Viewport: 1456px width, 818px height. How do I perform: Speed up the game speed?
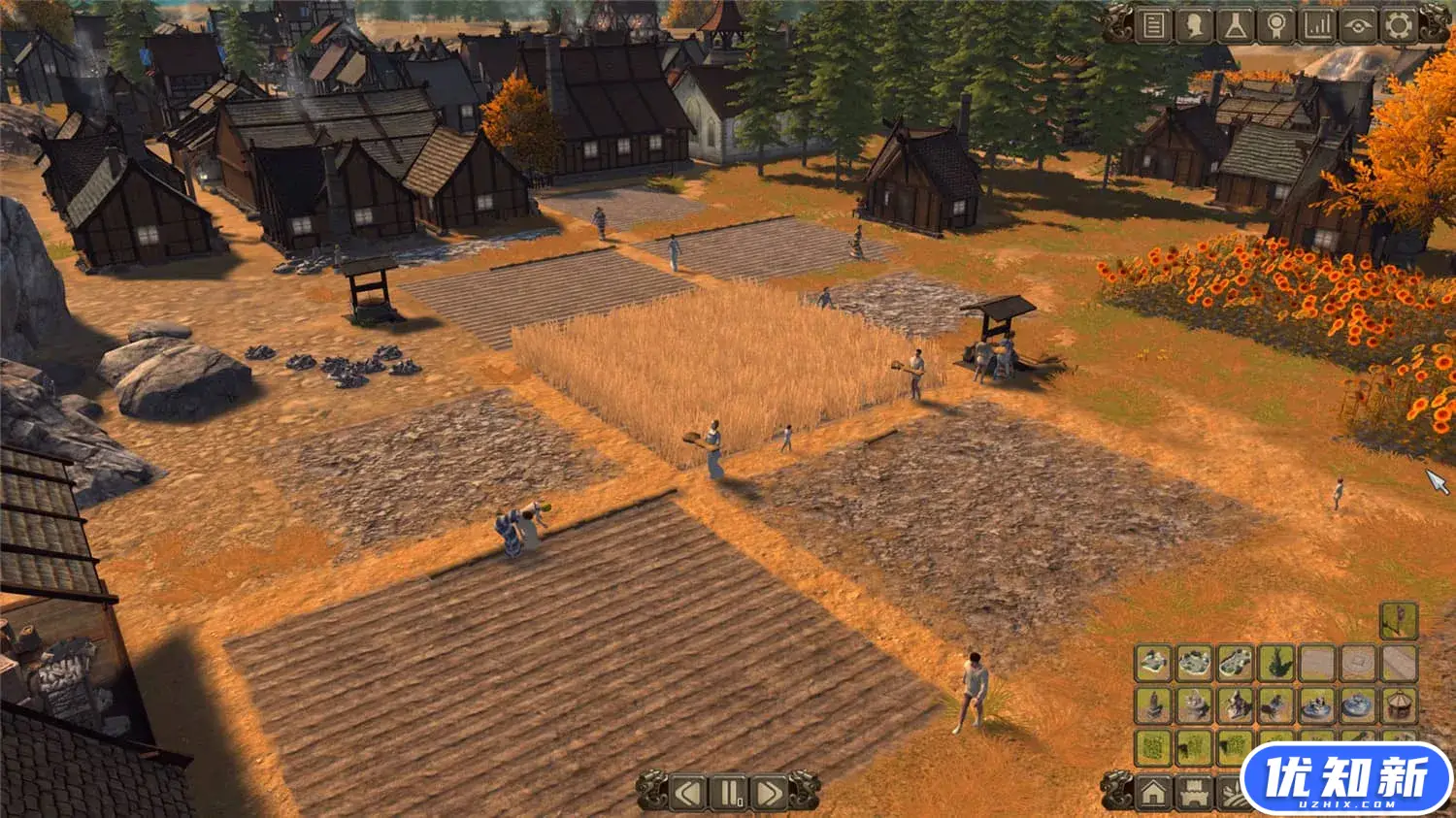coord(769,793)
